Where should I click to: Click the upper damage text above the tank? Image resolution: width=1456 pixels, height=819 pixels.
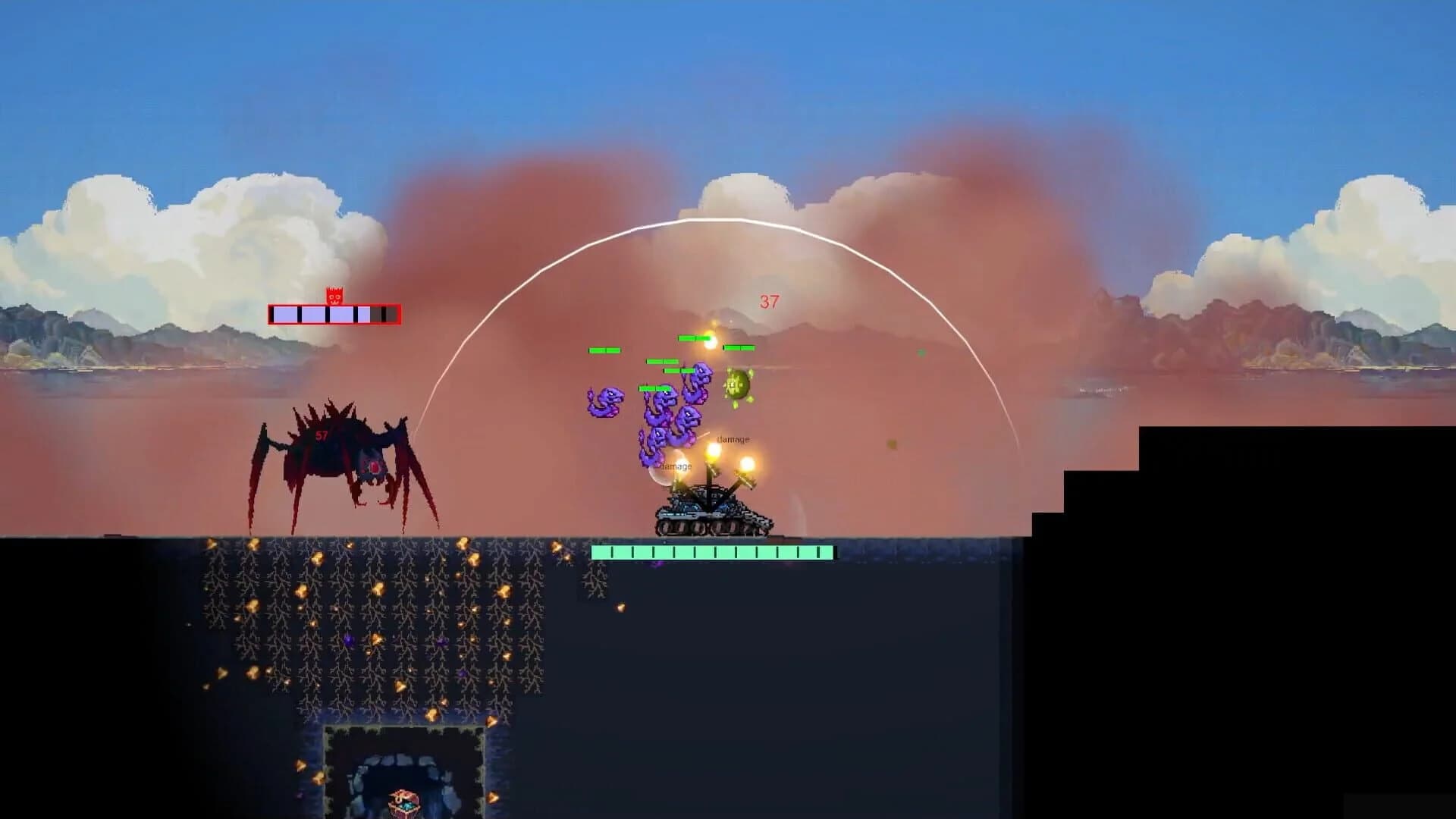click(733, 438)
